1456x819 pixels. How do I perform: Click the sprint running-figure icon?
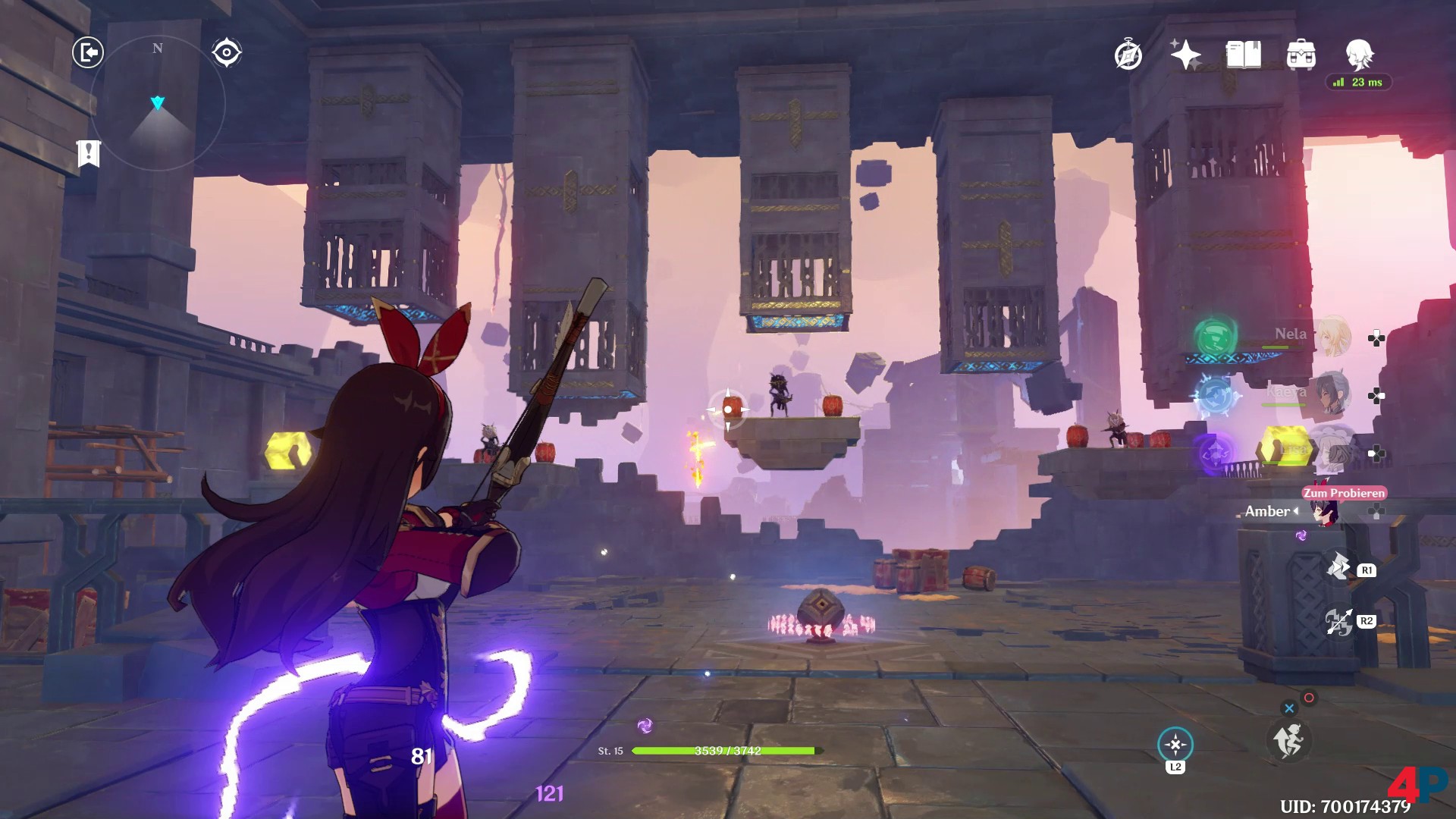point(1288,740)
